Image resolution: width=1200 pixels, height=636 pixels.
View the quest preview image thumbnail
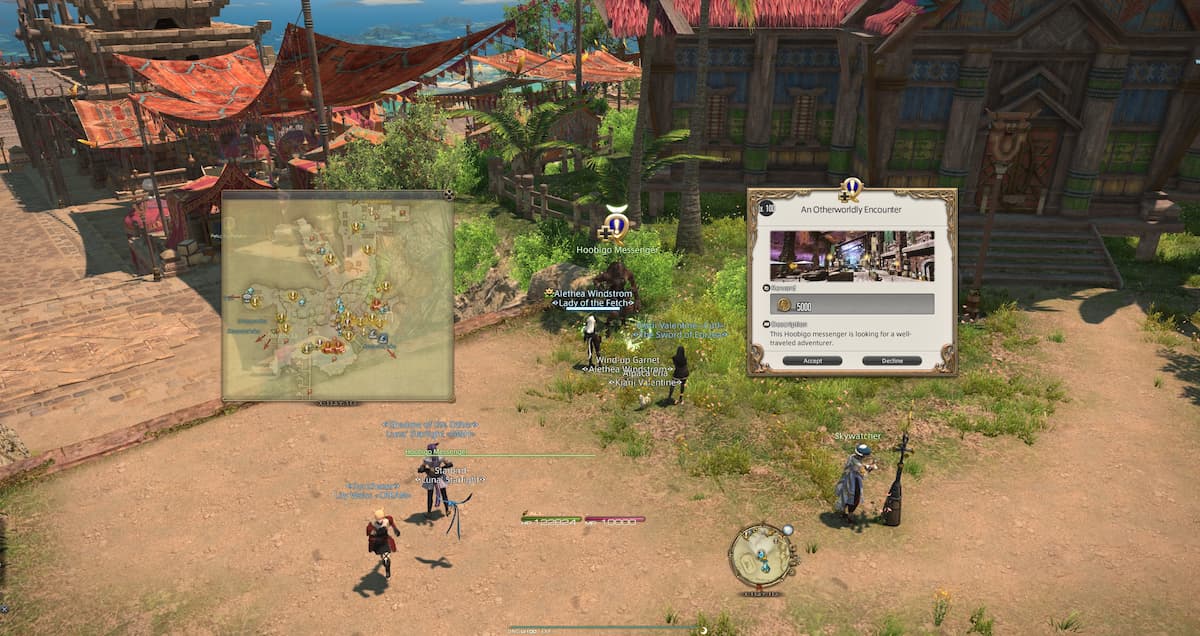851,257
